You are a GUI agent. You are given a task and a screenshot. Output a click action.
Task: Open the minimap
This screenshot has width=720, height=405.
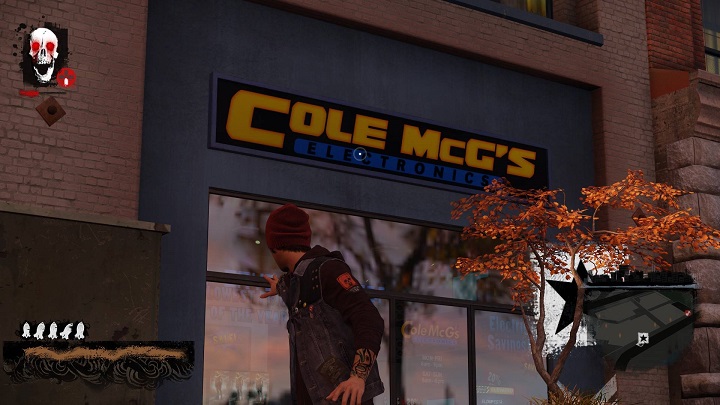point(640,318)
